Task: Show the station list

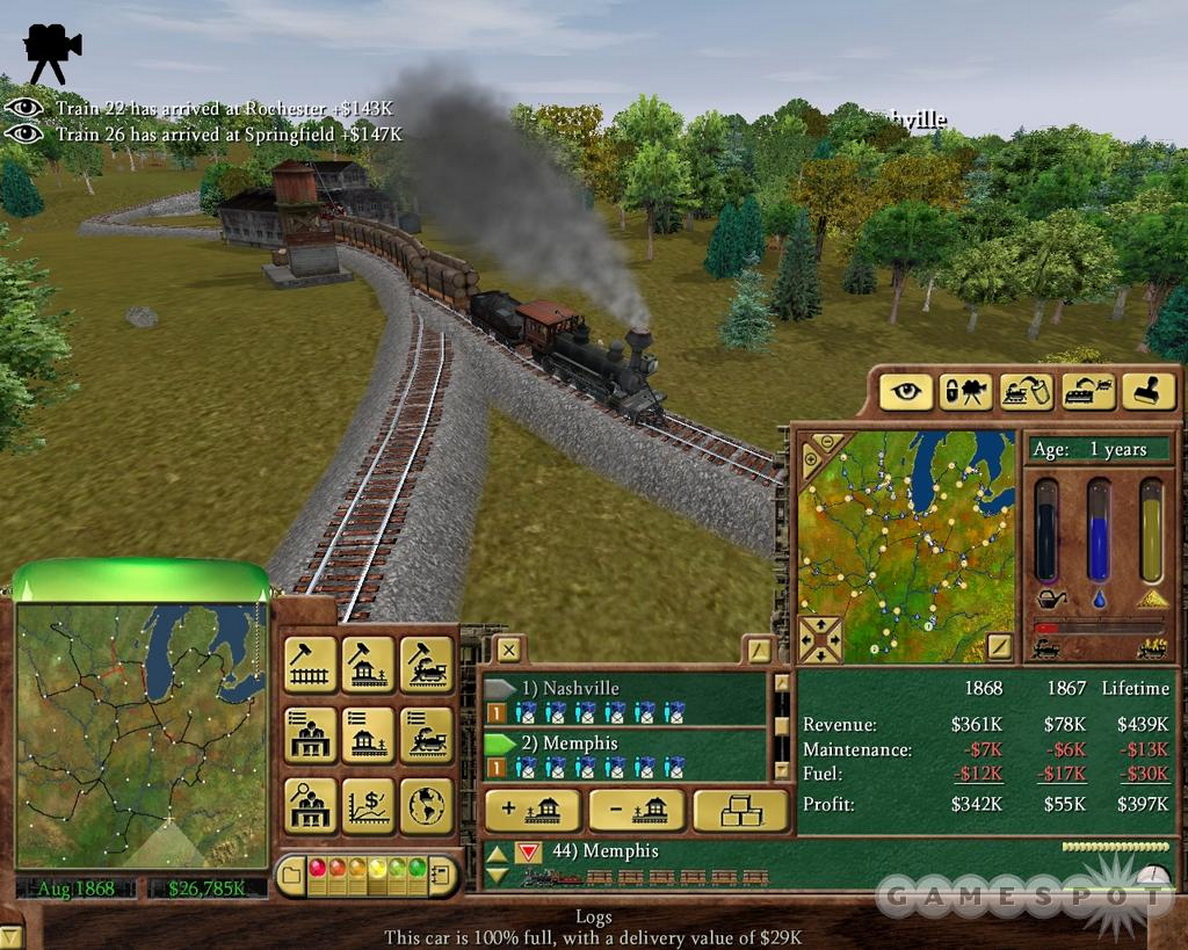Action: click(369, 735)
